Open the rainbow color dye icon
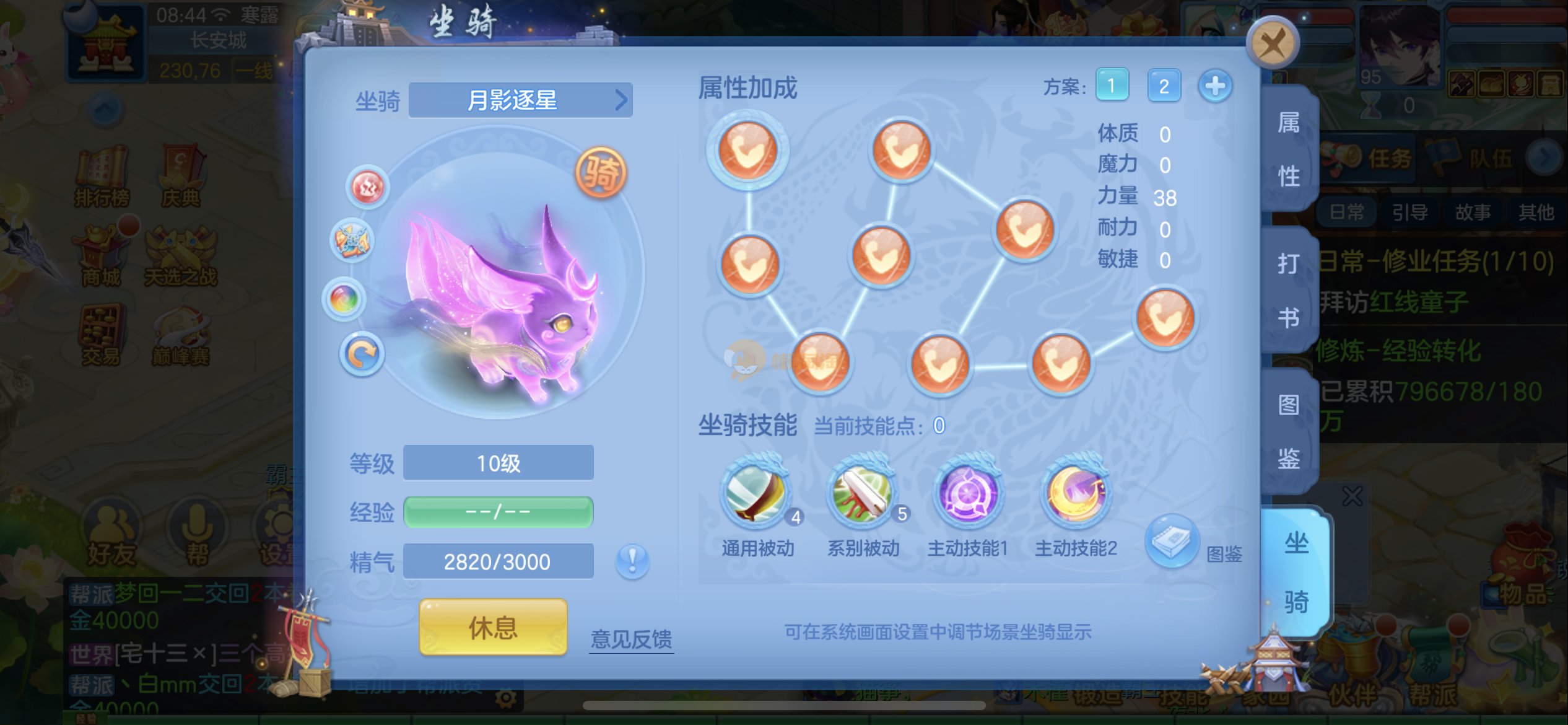Screen dimensions: 1568x725 (x=344, y=299)
